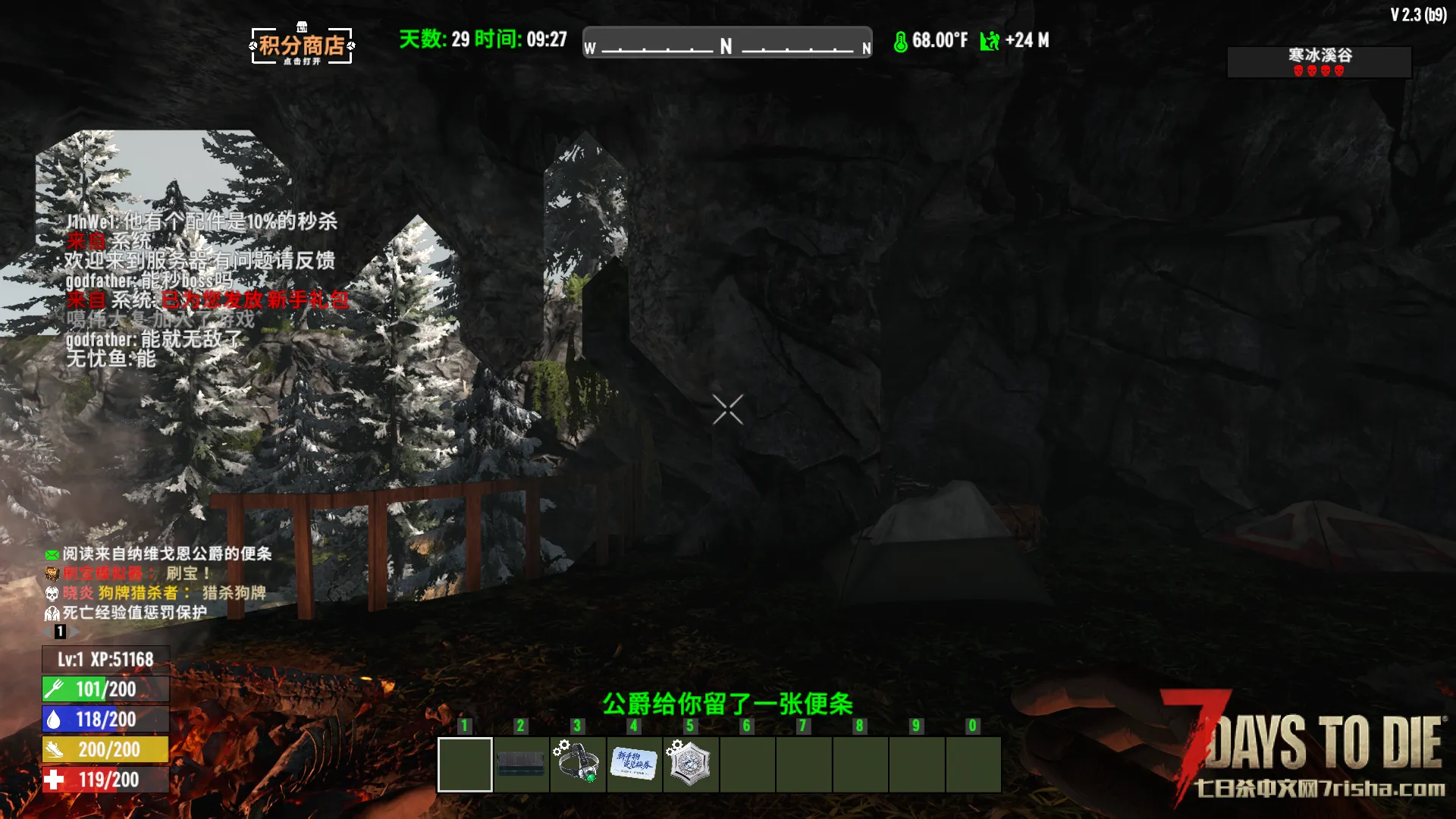The width and height of the screenshot is (1456, 819).
Task: Click the green envelope note buff entry
Action: pyautogui.click(x=52, y=554)
